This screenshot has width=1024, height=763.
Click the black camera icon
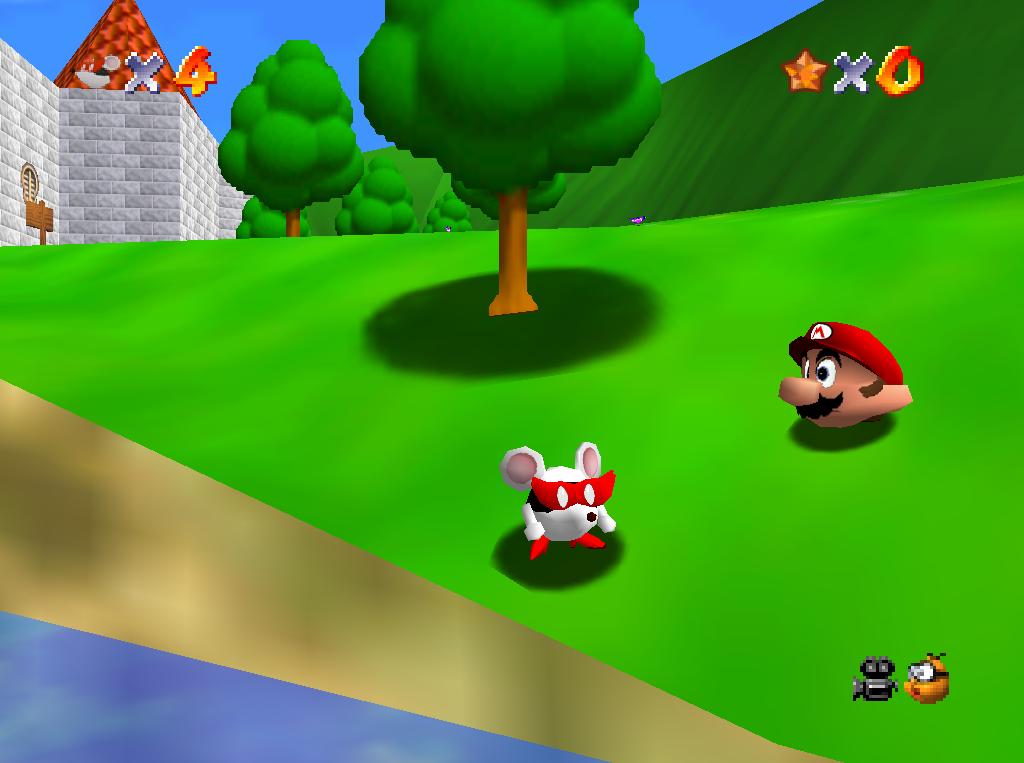tap(874, 679)
